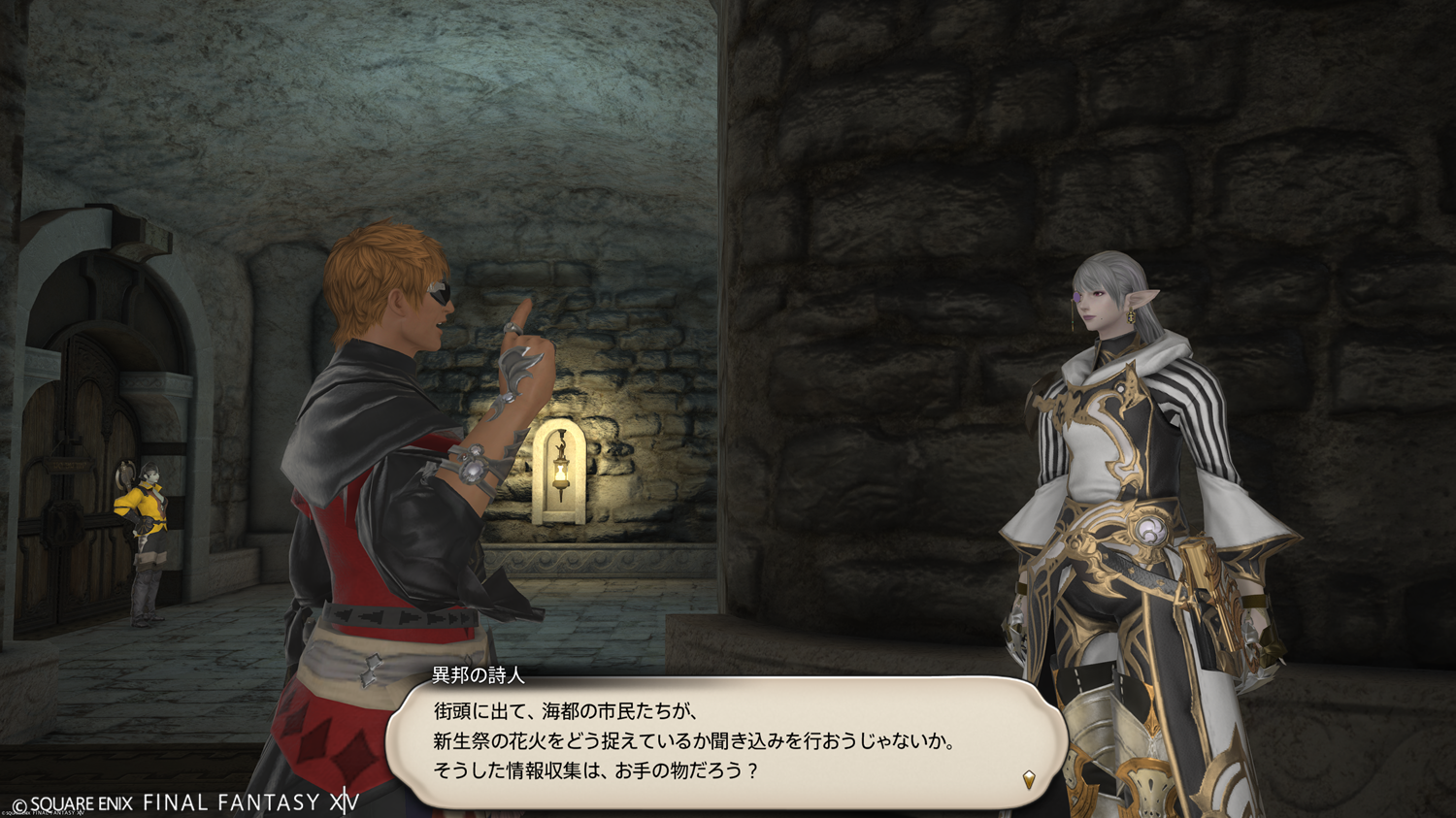The image size is (1456, 818).
Task: Click the dialogue advance arrow indicator
Action: [x=1029, y=778]
